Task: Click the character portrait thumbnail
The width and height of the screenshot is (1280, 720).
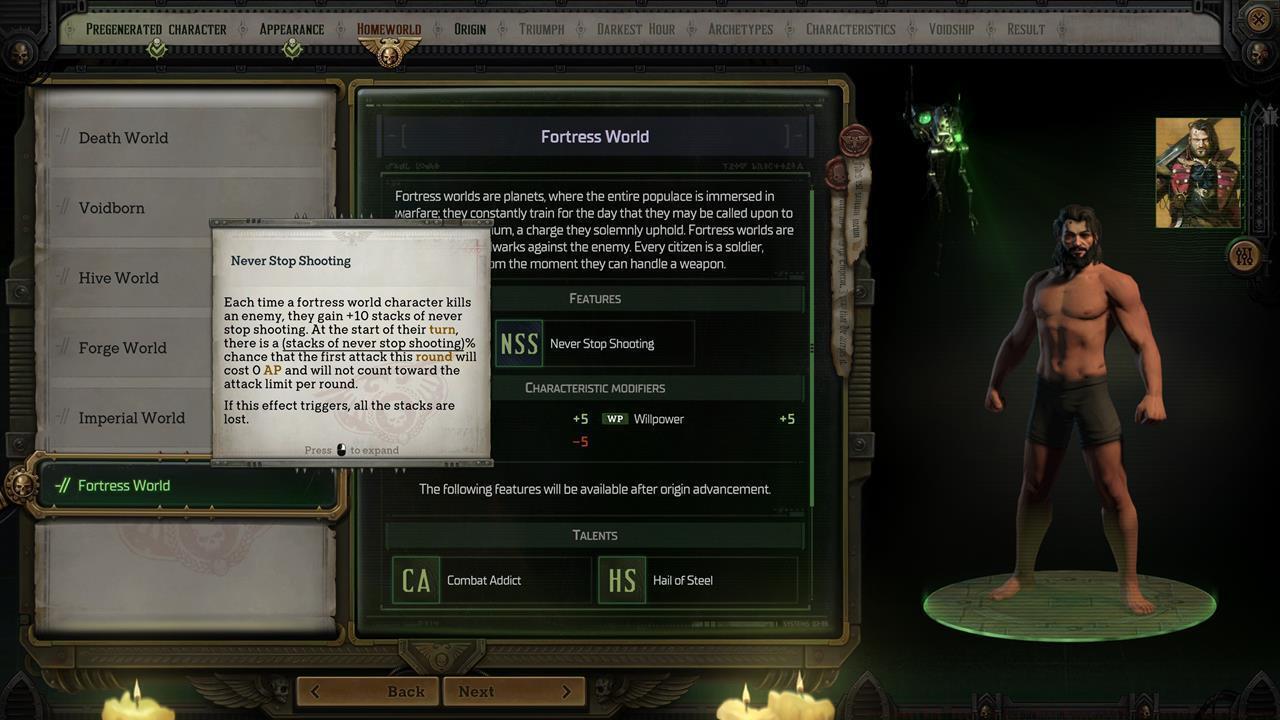Action: pyautogui.click(x=1197, y=172)
